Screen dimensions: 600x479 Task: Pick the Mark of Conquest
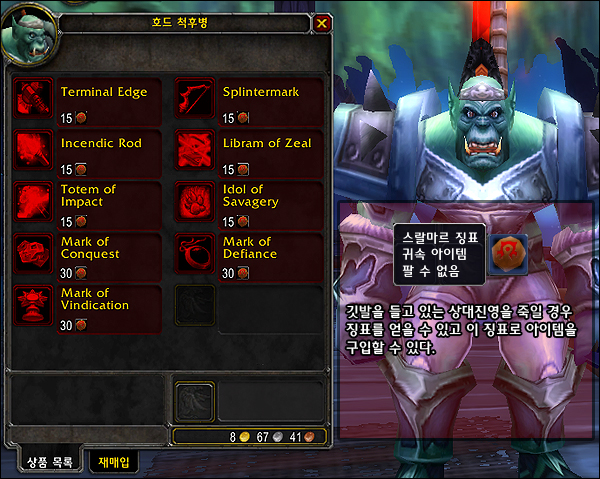tap(36, 254)
